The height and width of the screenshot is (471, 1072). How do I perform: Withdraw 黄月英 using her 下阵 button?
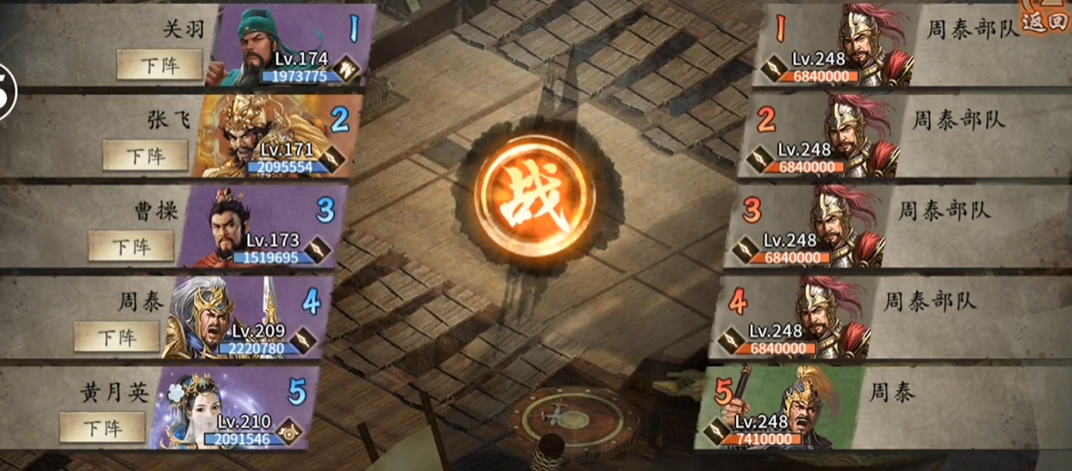[102, 427]
